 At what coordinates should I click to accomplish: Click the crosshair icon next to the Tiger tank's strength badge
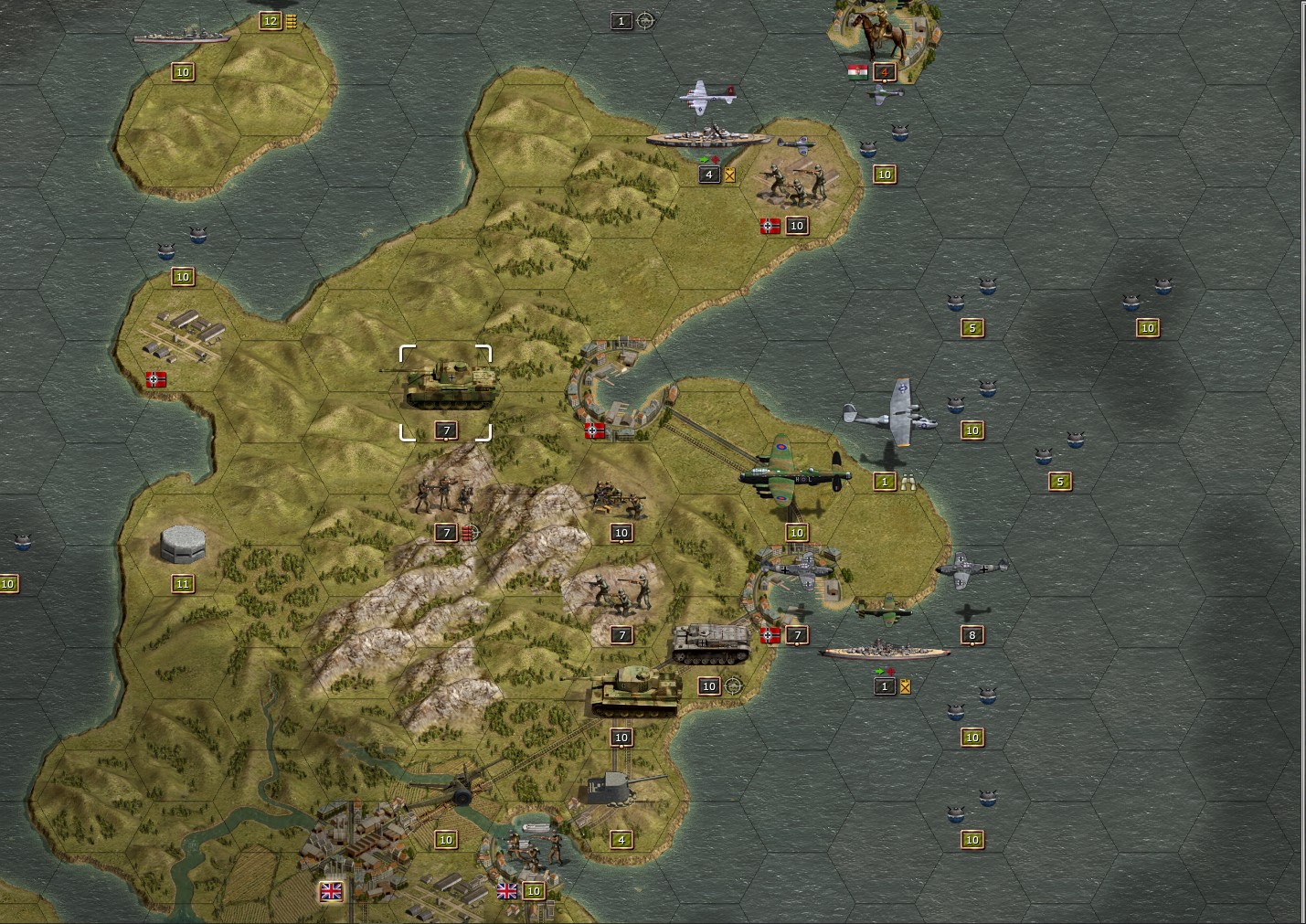tap(731, 685)
